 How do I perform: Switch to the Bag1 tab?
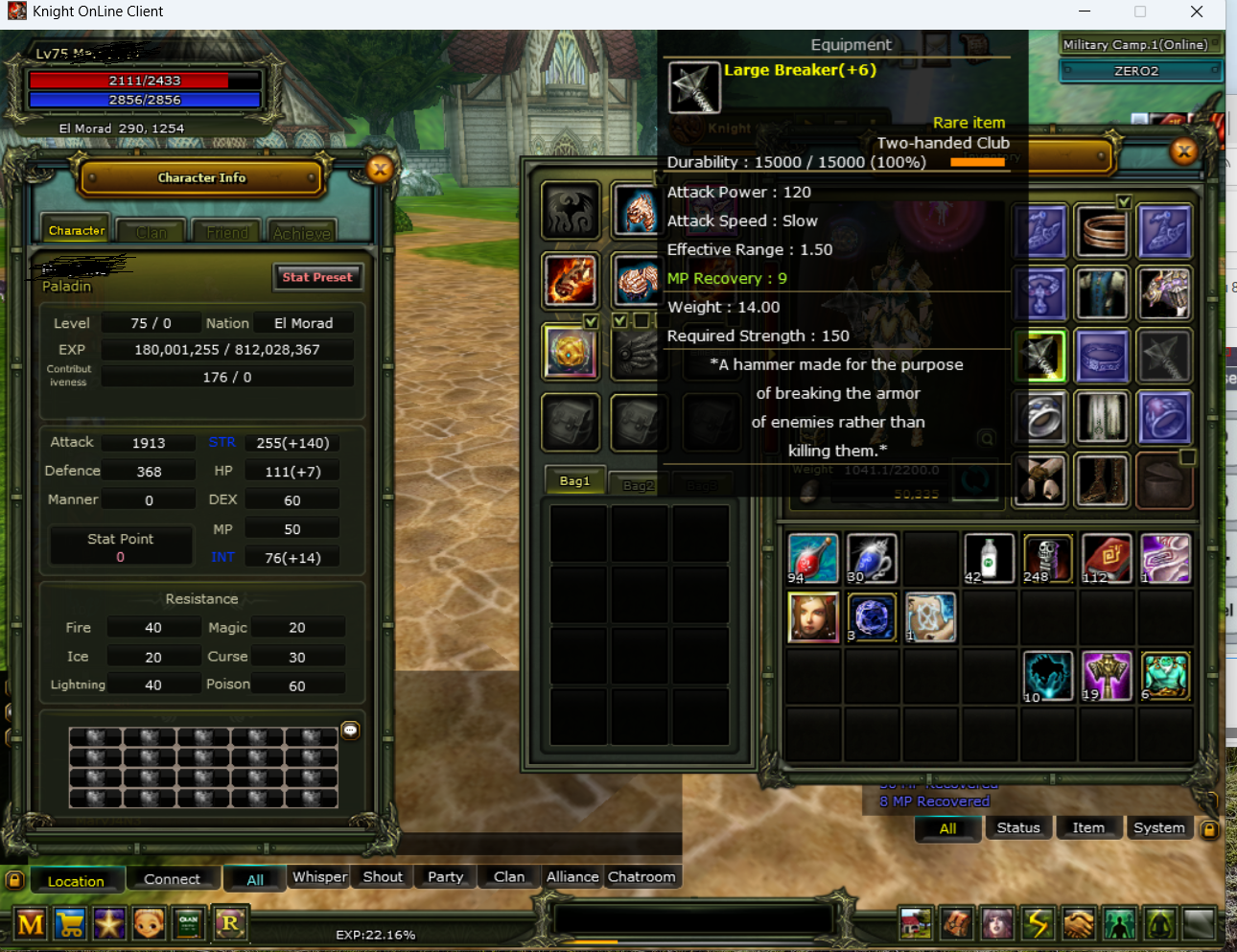point(574,481)
